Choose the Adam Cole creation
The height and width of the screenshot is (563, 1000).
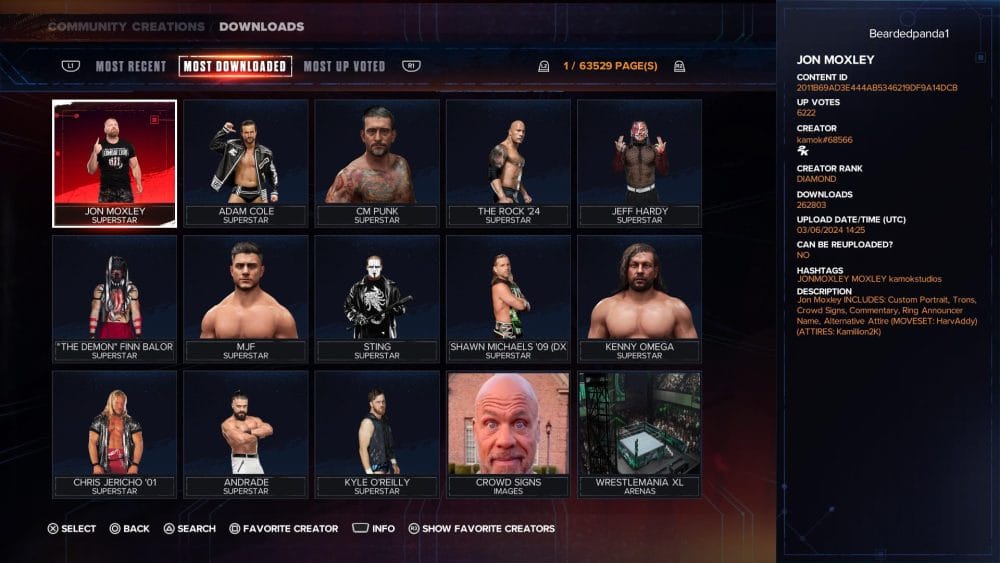point(245,163)
